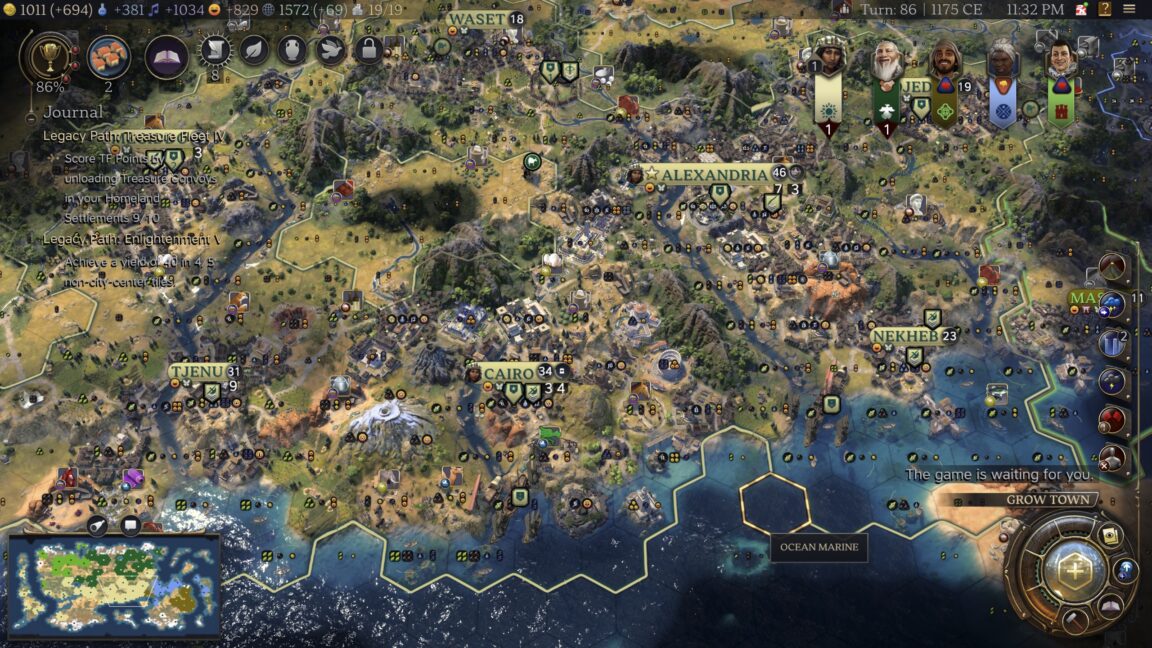
Task: Select the Tjenu settlement banner
Action: point(197,371)
